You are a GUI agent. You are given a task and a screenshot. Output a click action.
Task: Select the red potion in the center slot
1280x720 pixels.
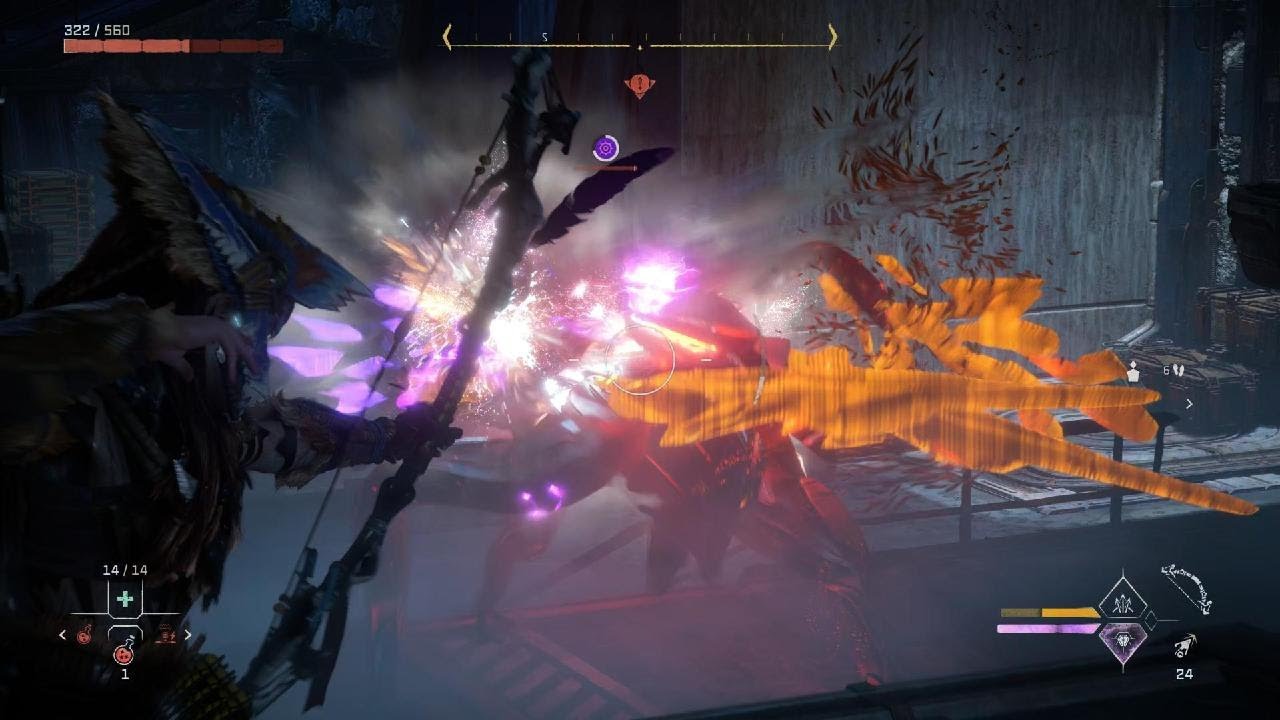tap(124, 653)
